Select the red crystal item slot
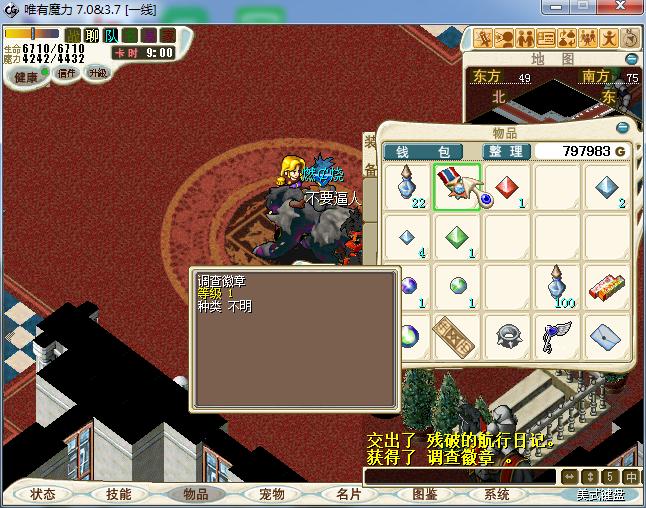 pyautogui.click(x=507, y=188)
